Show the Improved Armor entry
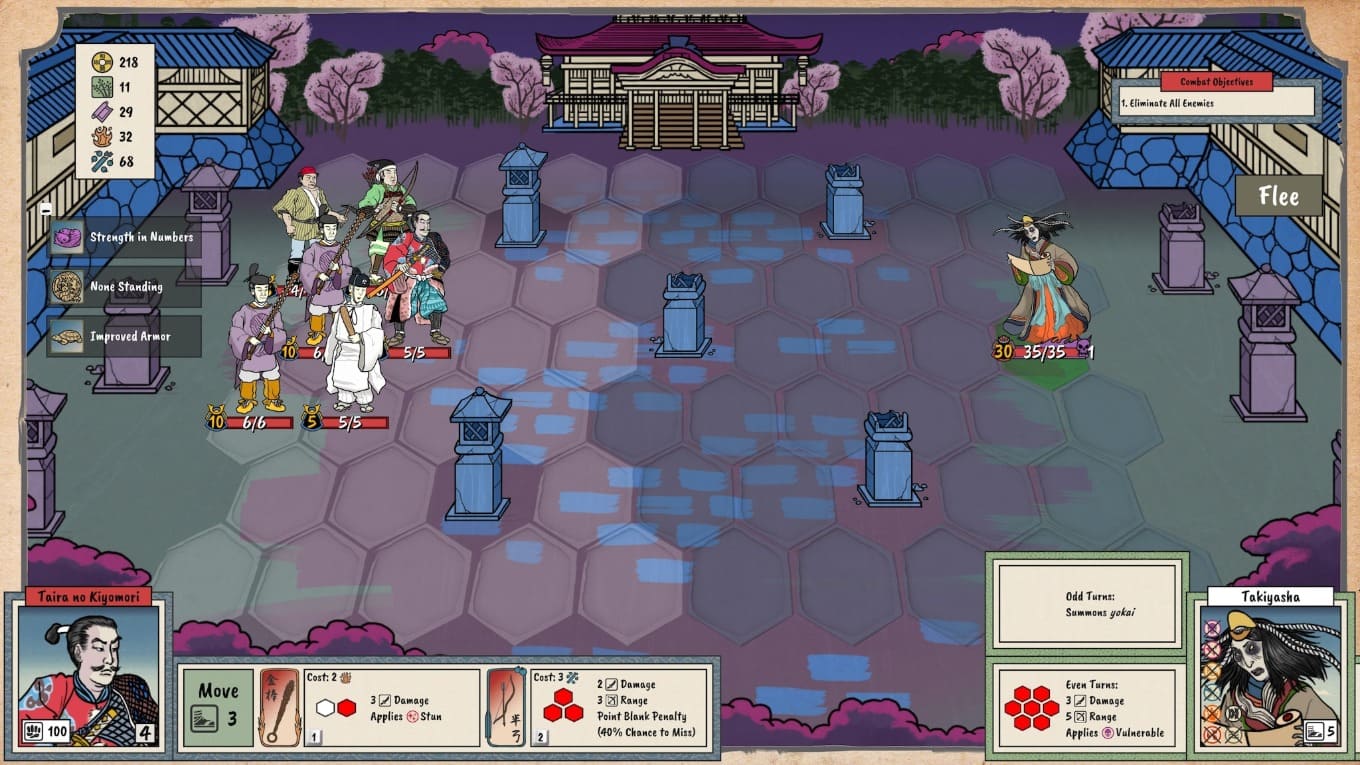The image size is (1360, 765). (124, 337)
